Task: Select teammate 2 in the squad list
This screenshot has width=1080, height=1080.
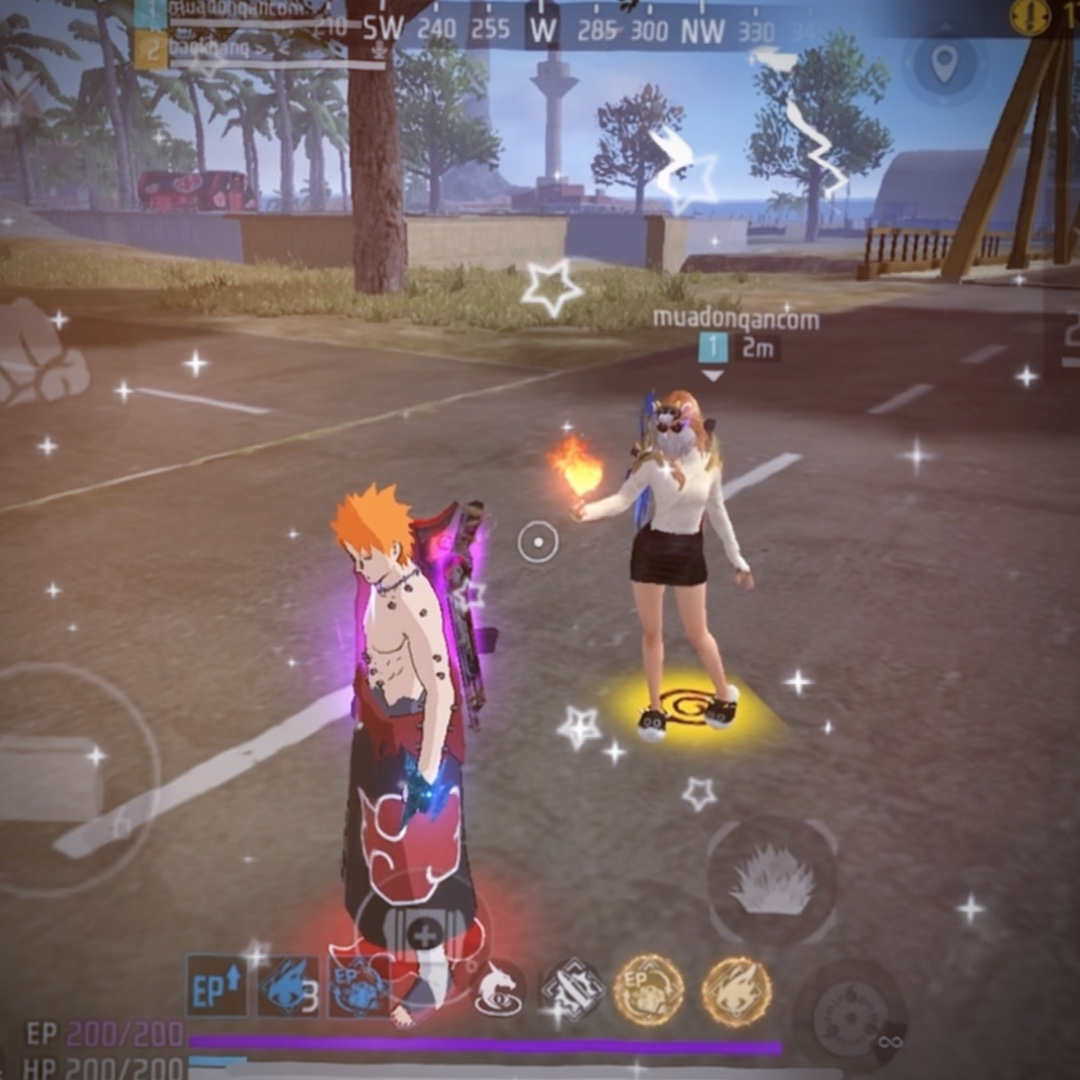Action: (152, 49)
